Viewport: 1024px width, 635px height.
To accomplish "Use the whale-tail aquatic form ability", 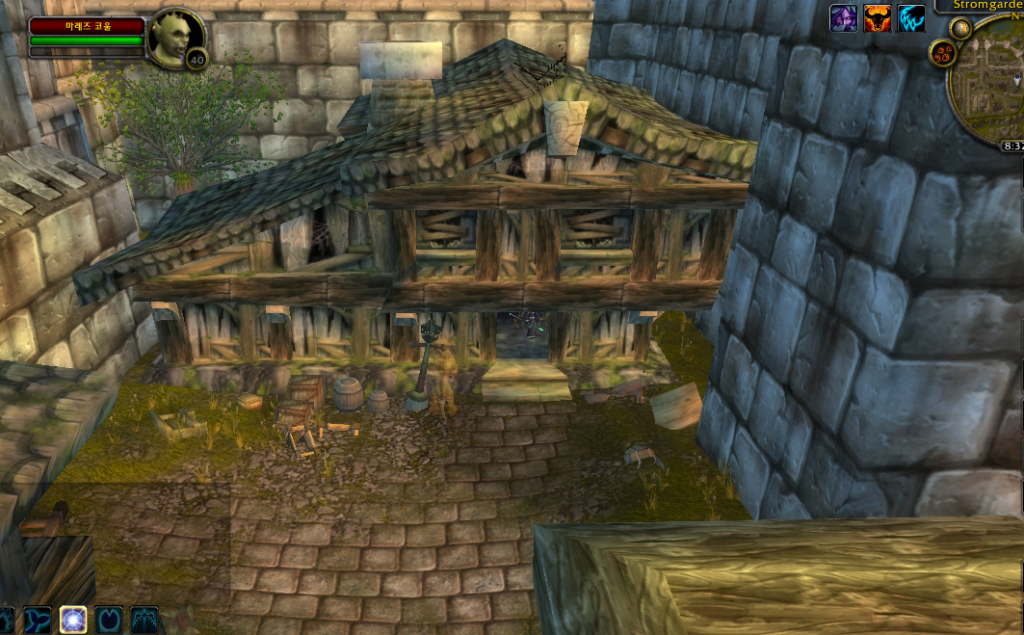I will click(38, 620).
